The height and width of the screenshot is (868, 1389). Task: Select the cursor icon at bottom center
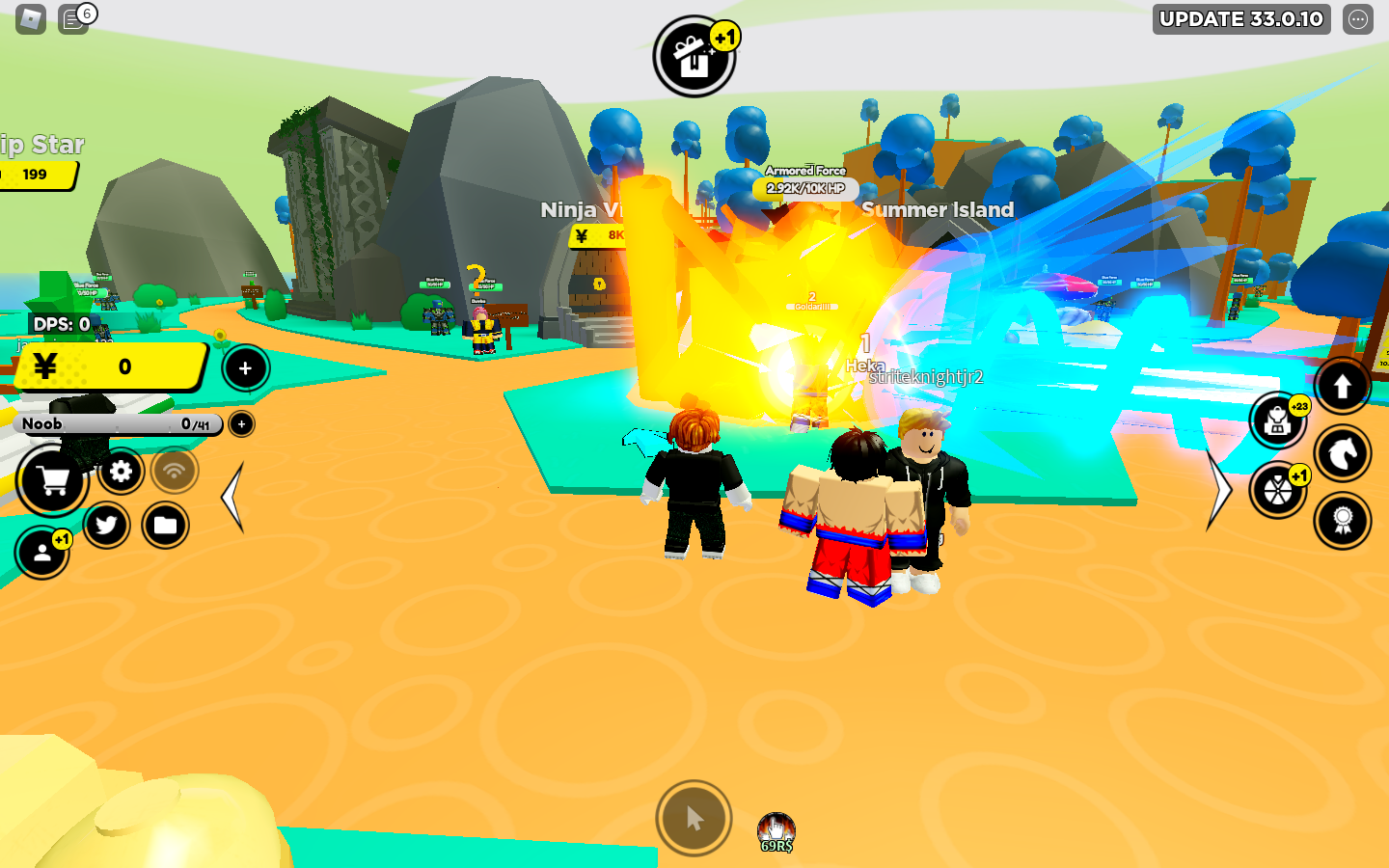point(693,817)
